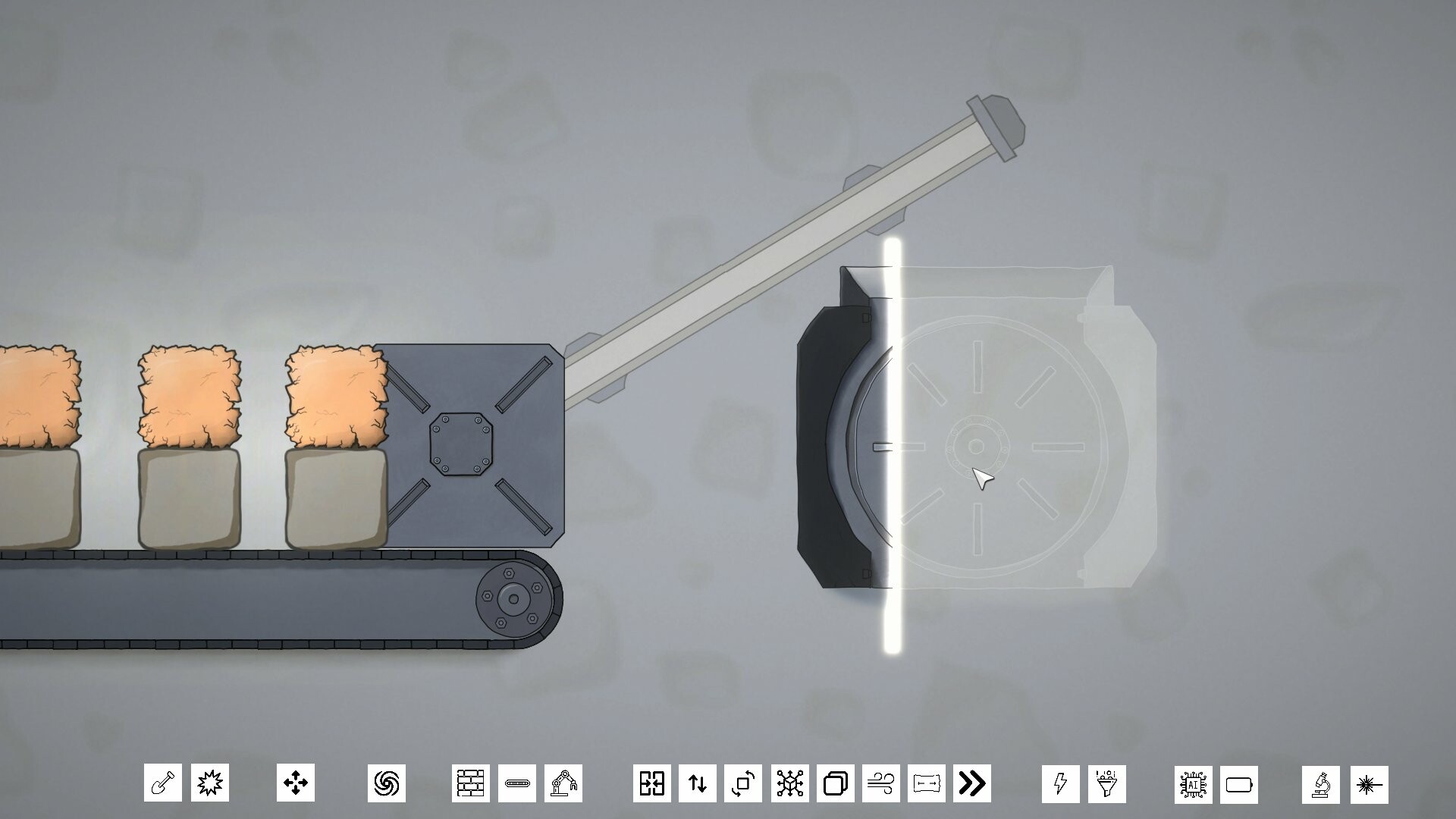Activate the rotate object tool
1456x819 pixels.
742,783
